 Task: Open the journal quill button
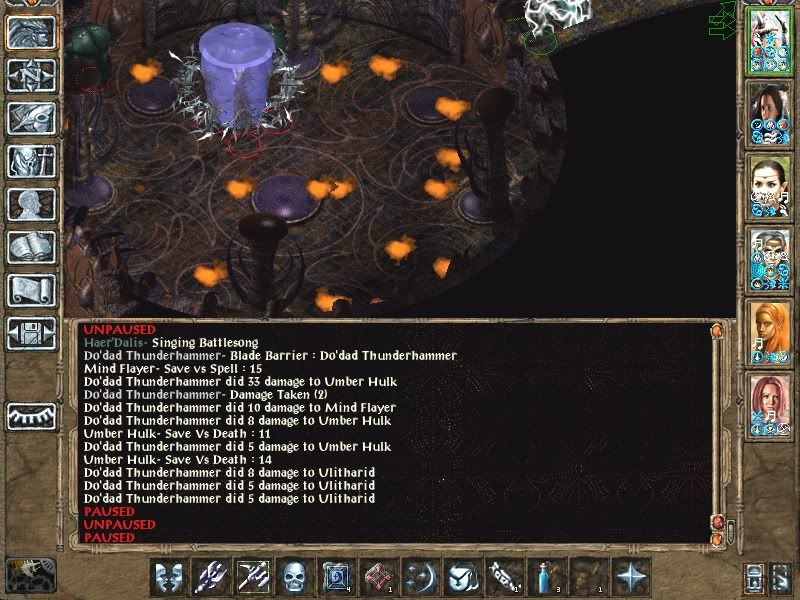pos(30,117)
